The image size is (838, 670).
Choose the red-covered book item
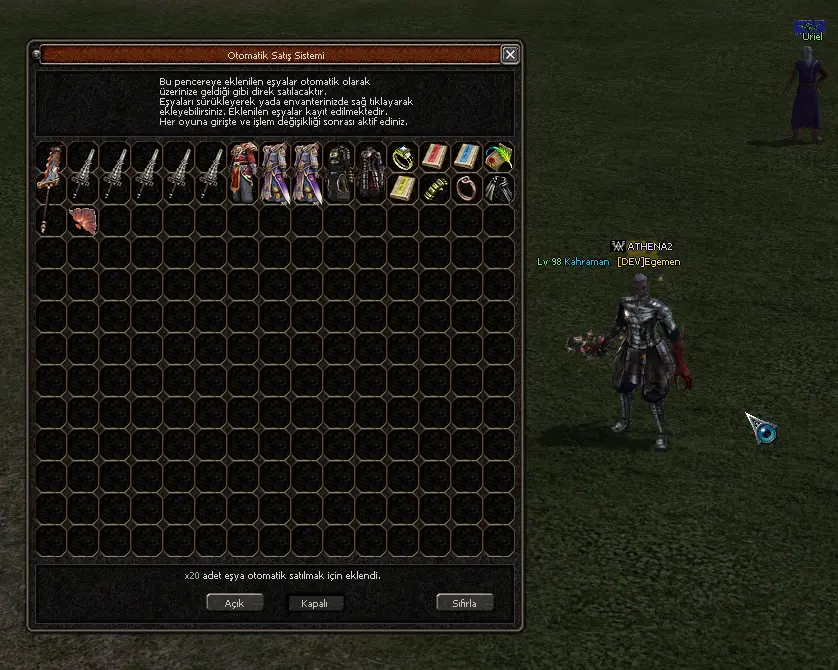[x=435, y=157]
